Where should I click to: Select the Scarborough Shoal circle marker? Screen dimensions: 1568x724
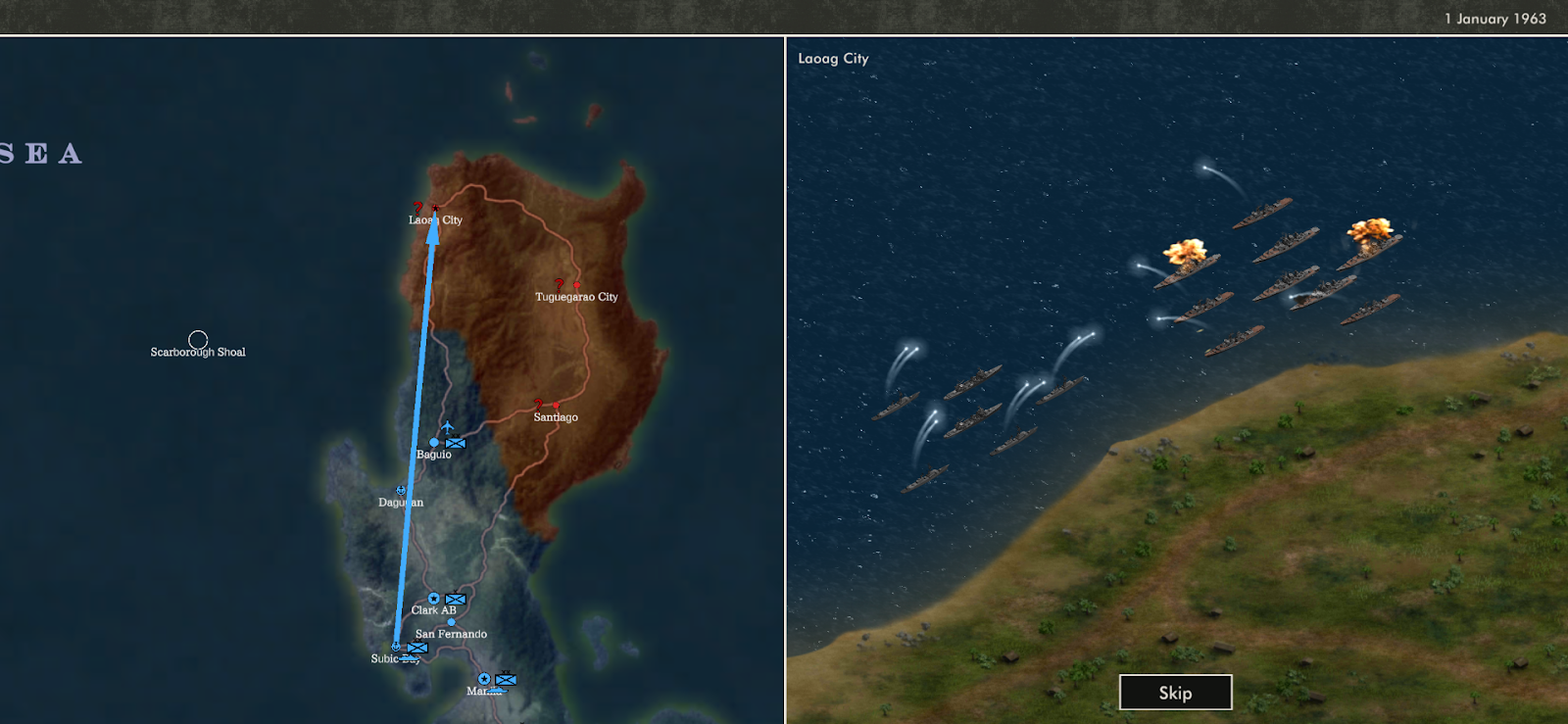click(198, 339)
